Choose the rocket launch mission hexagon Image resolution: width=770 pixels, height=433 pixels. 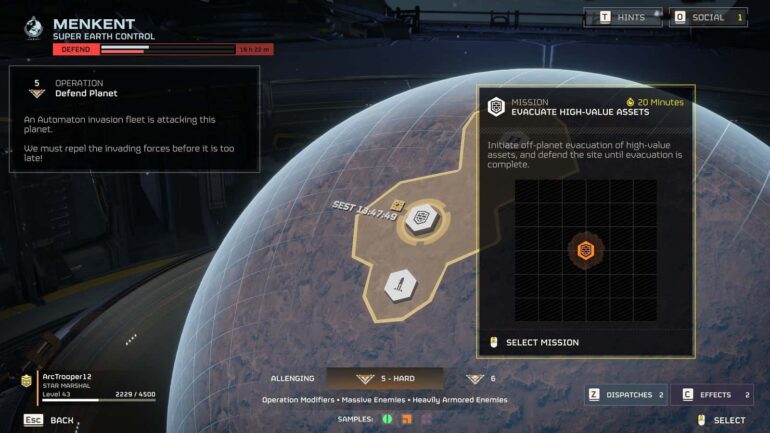(x=400, y=285)
